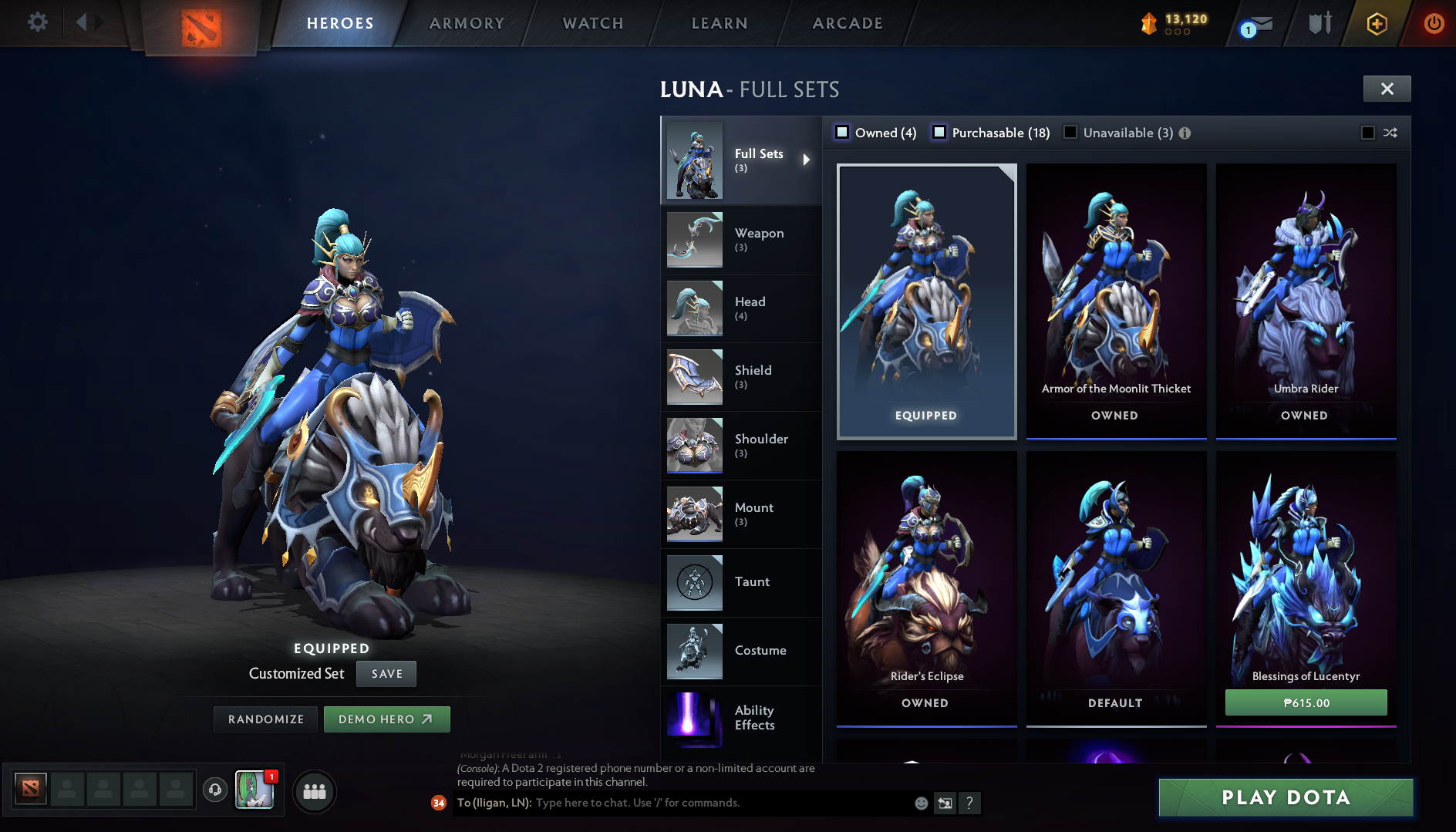Click the armory shield and sword icon
The width and height of the screenshot is (1456, 832).
pyautogui.click(x=1318, y=23)
